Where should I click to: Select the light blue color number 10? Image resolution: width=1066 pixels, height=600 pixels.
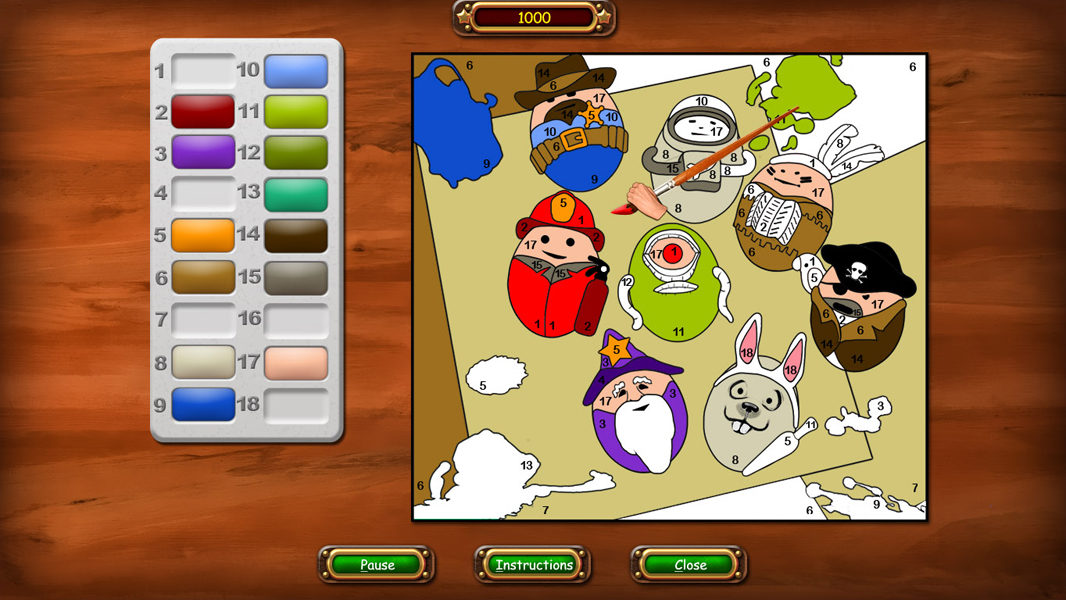click(296, 71)
